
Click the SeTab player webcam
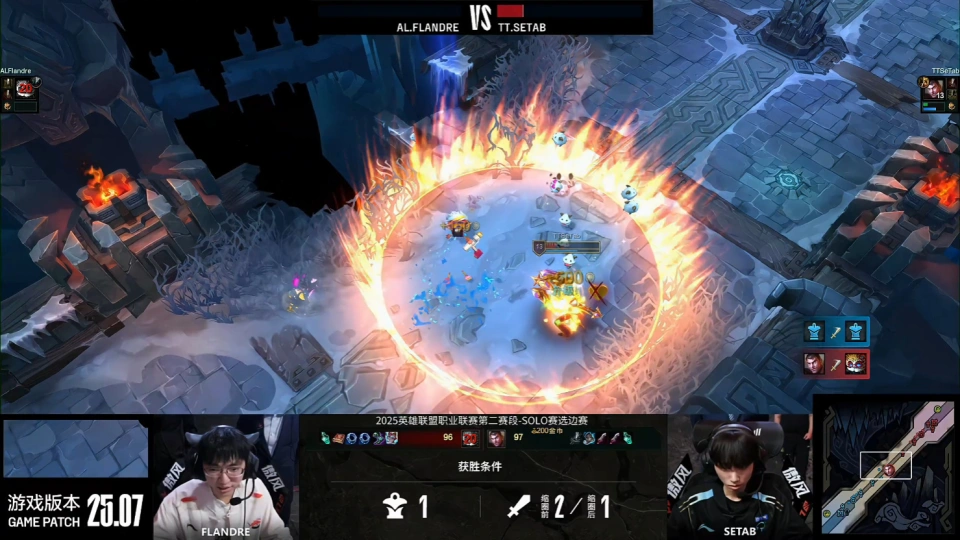pyautogui.click(x=738, y=475)
